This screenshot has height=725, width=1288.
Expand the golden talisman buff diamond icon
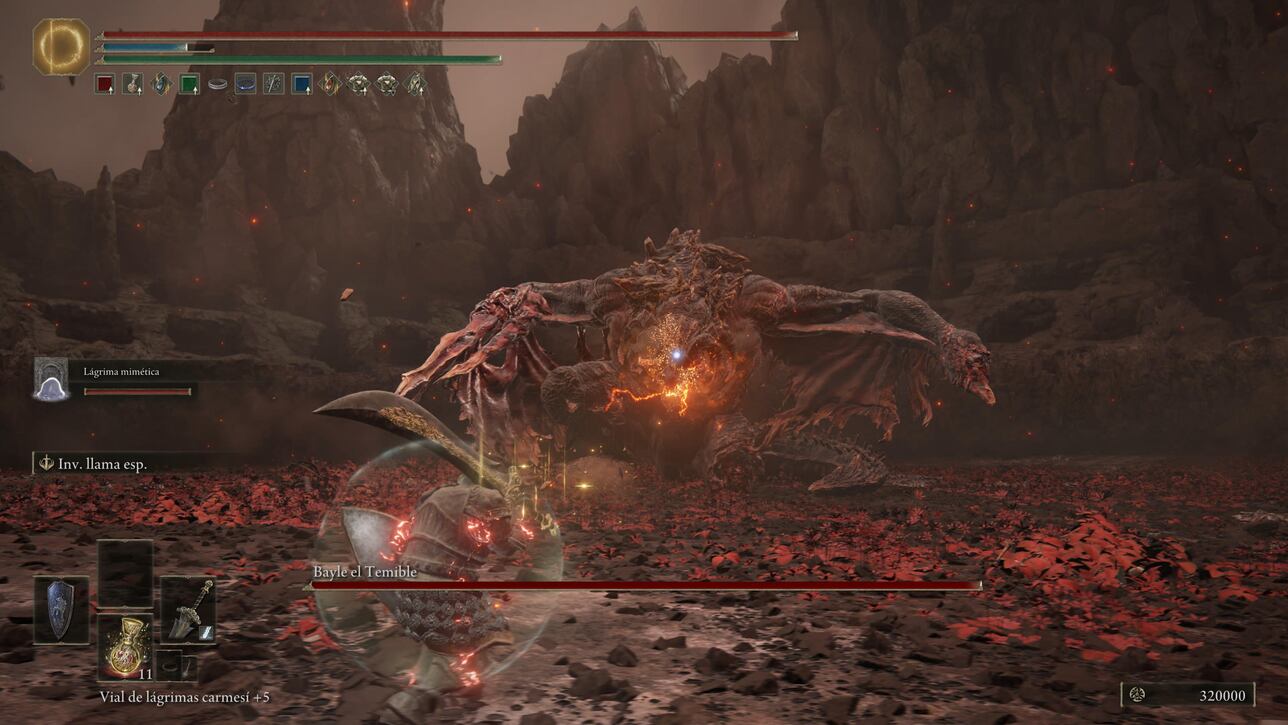(331, 84)
